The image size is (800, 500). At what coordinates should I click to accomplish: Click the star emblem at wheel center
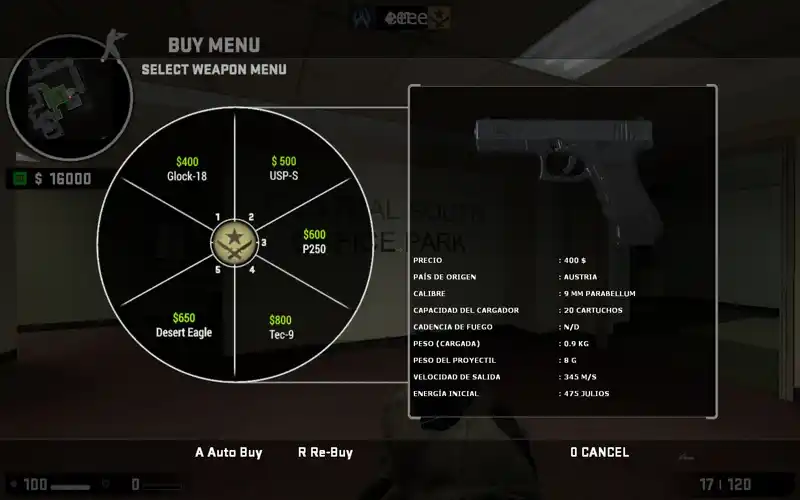(235, 244)
